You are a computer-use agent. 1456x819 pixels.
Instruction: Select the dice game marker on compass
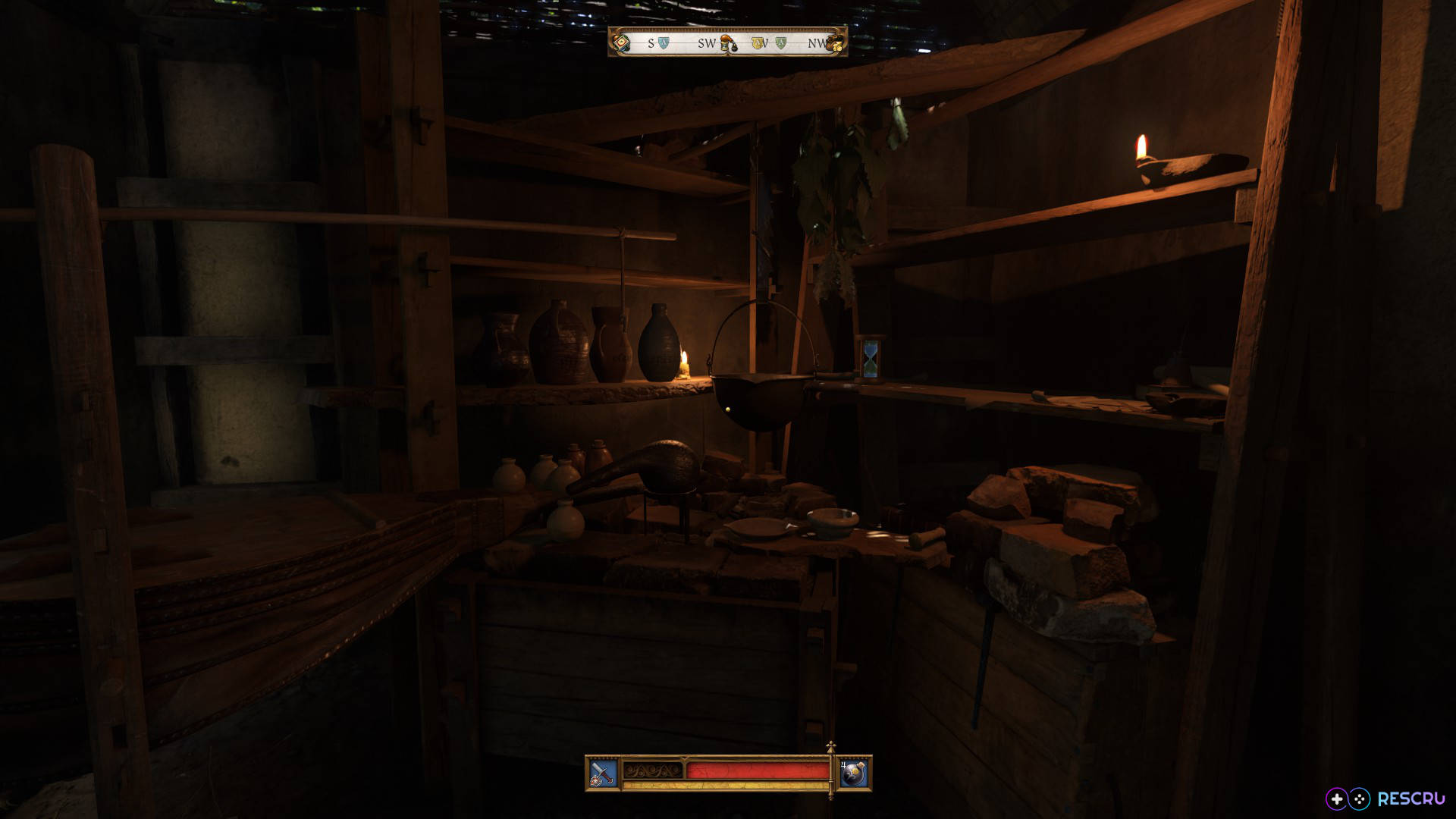(621, 42)
